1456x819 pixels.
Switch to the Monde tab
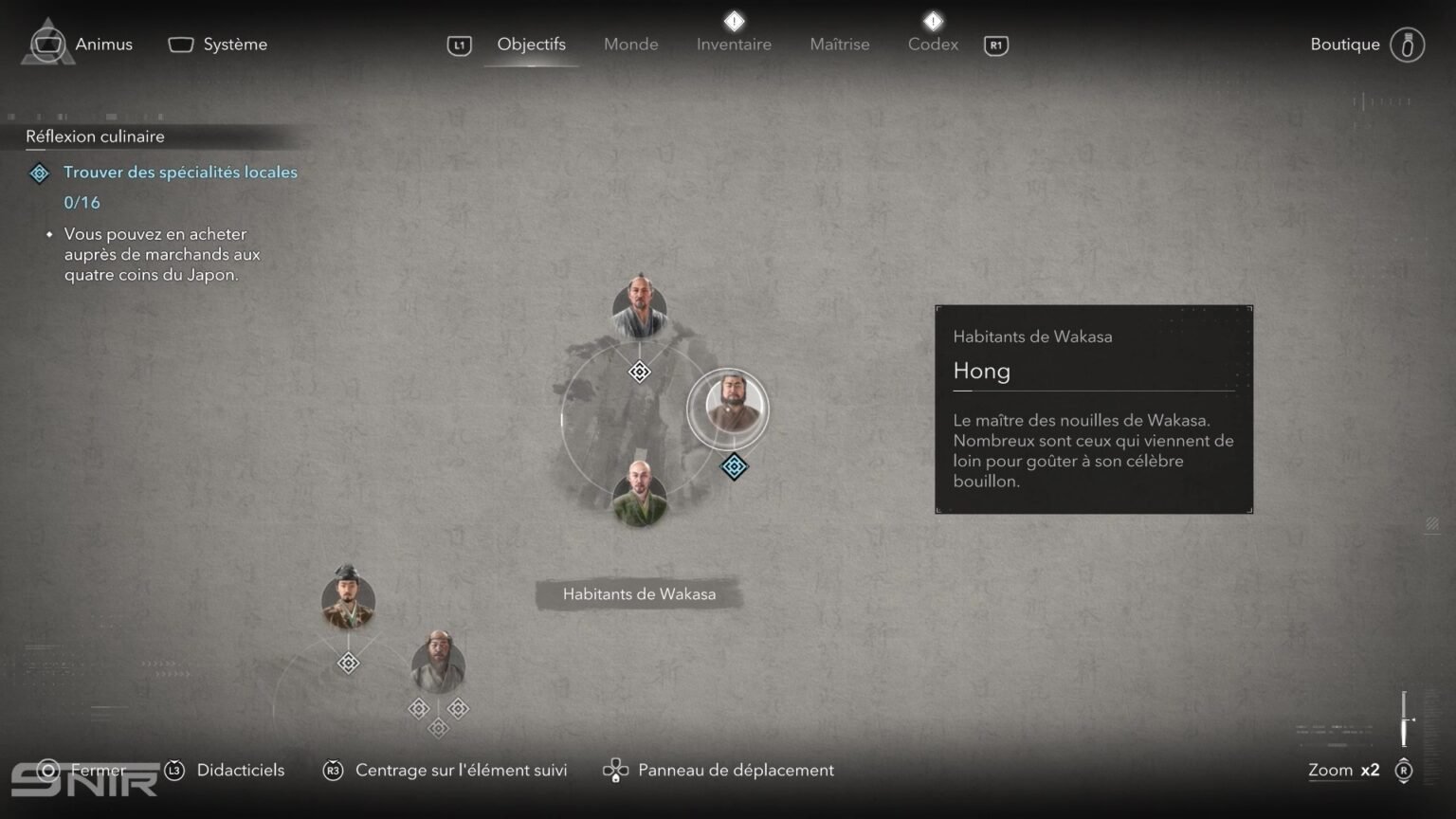pyautogui.click(x=630, y=44)
